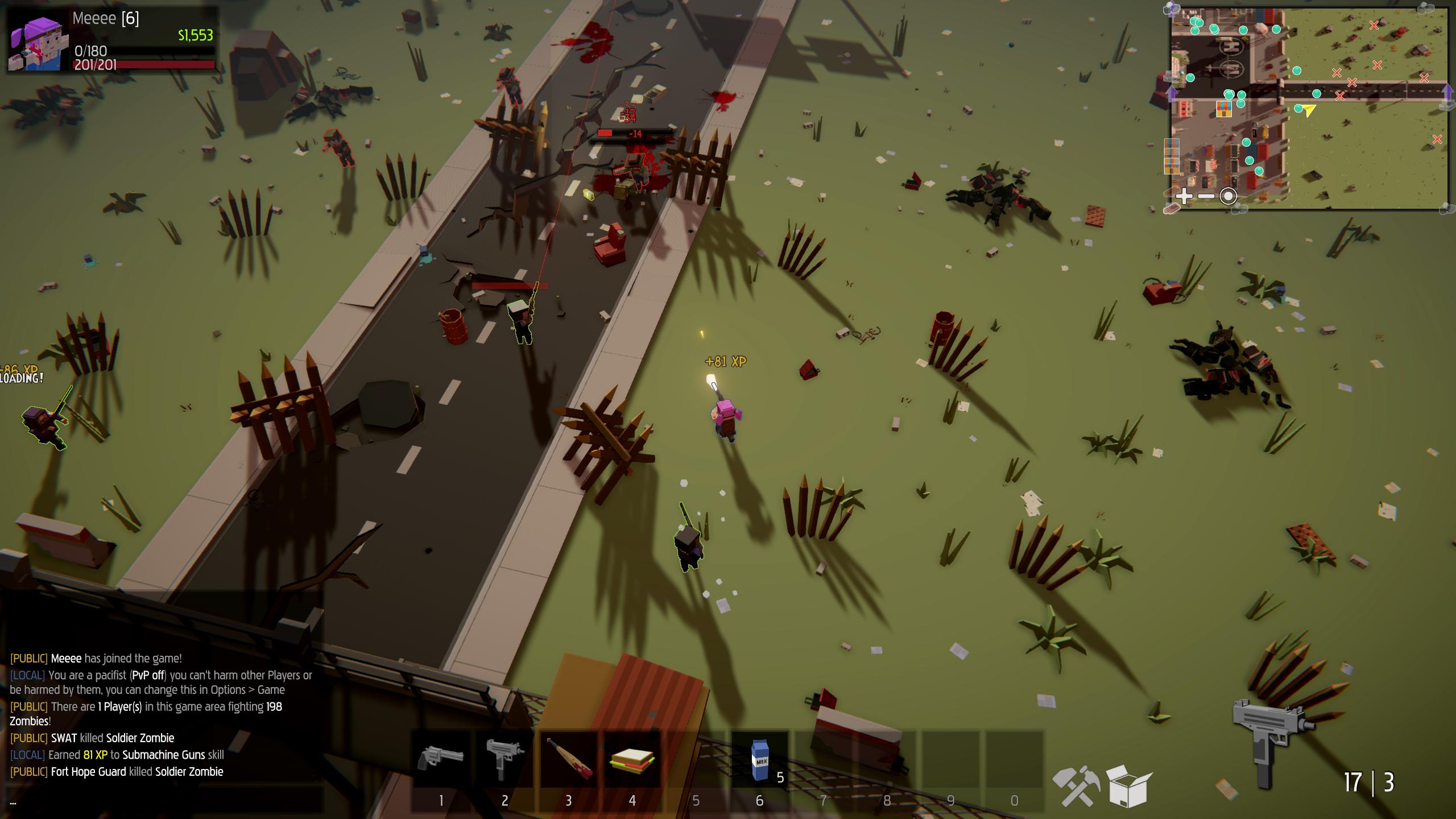Zoom in the minimap with plus button
Image resolution: width=1456 pixels, height=819 pixels.
pyautogui.click(x=1184, y=196)
